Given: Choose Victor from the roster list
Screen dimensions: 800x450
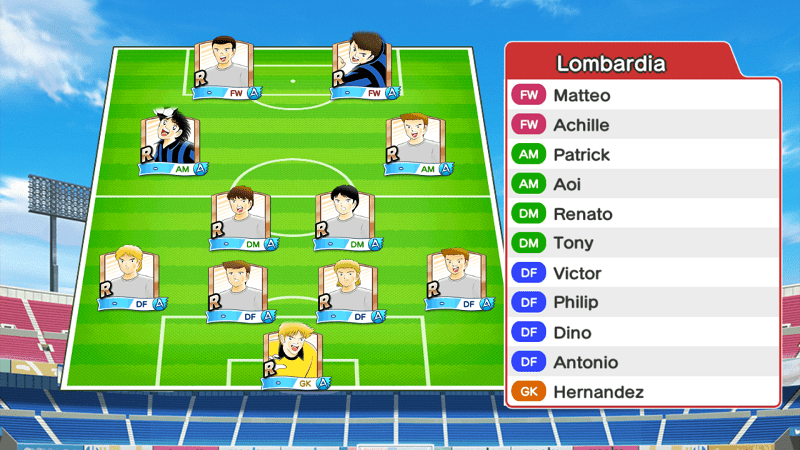Looking at the screenshot, I should [642, 273].
